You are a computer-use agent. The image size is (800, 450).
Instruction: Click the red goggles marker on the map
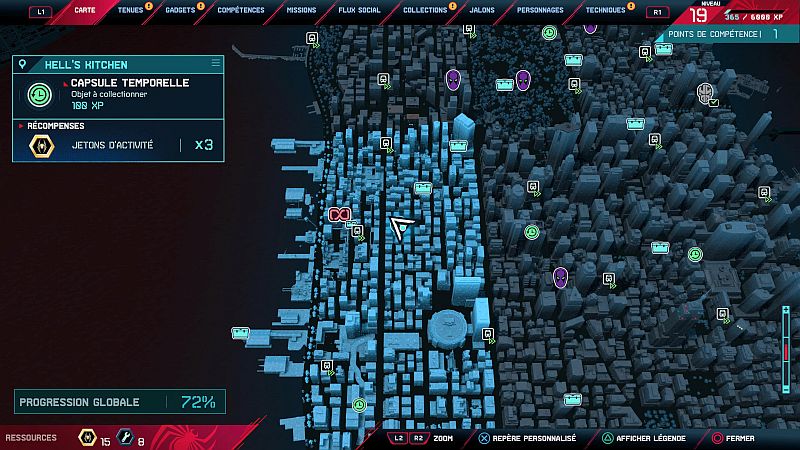340,214
